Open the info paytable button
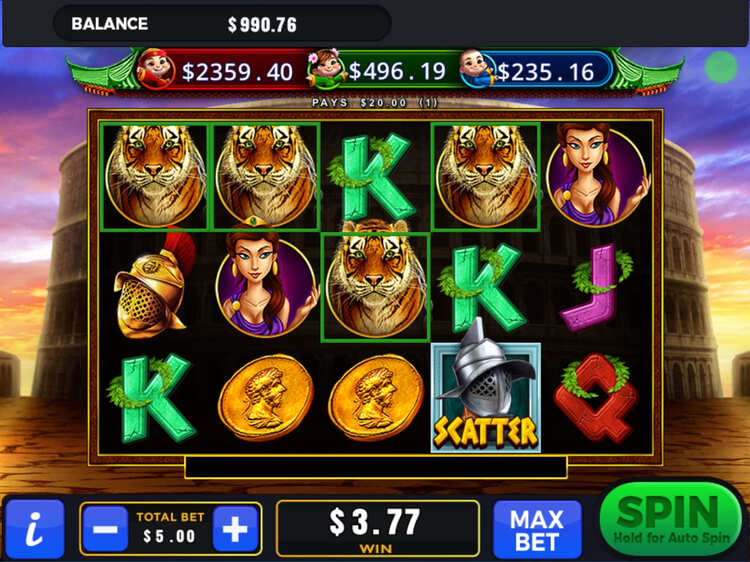Viewport: 750px width, 562px height. point(34,529)
